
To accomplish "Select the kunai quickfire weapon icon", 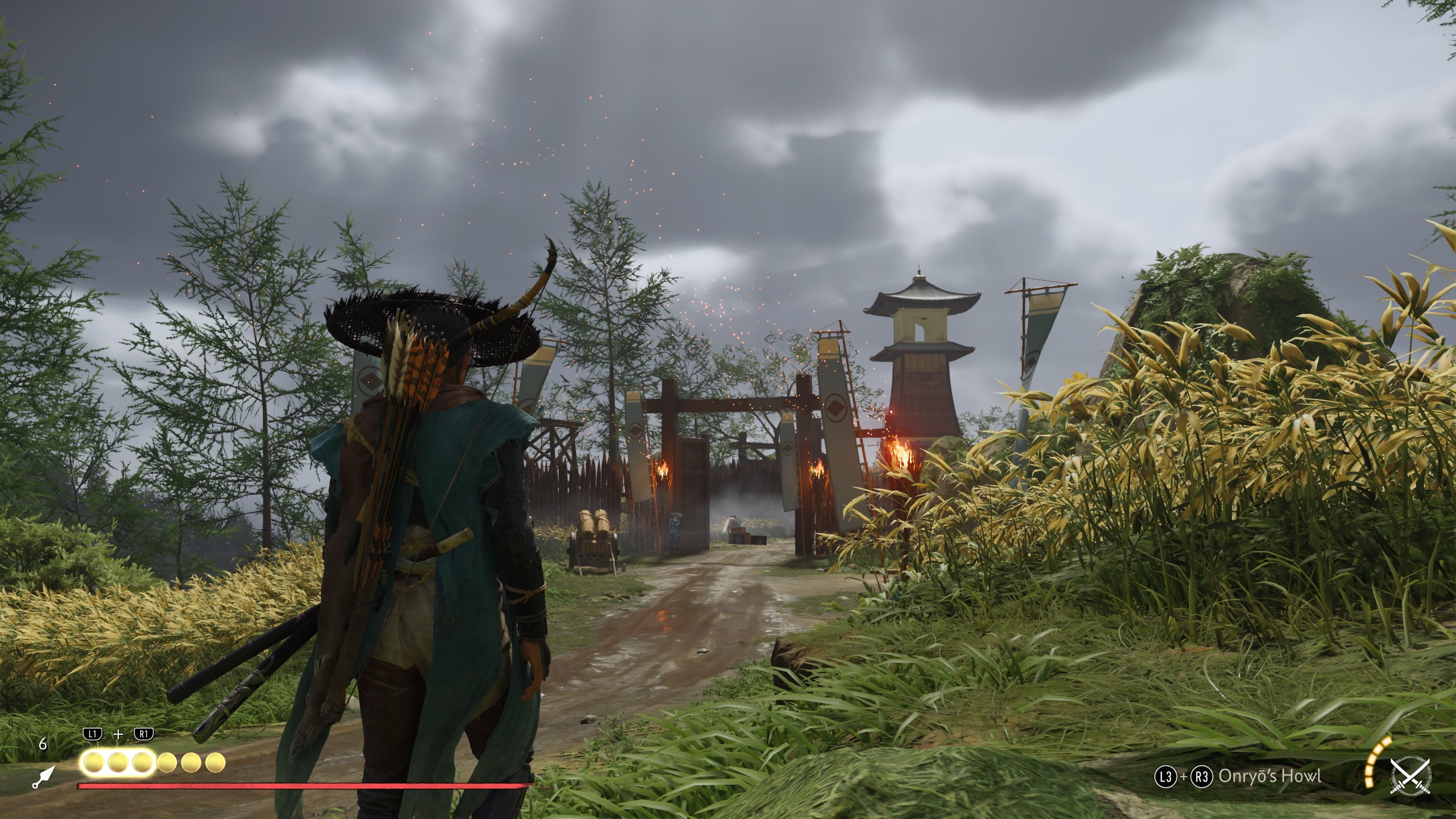I will coord(44,777).
